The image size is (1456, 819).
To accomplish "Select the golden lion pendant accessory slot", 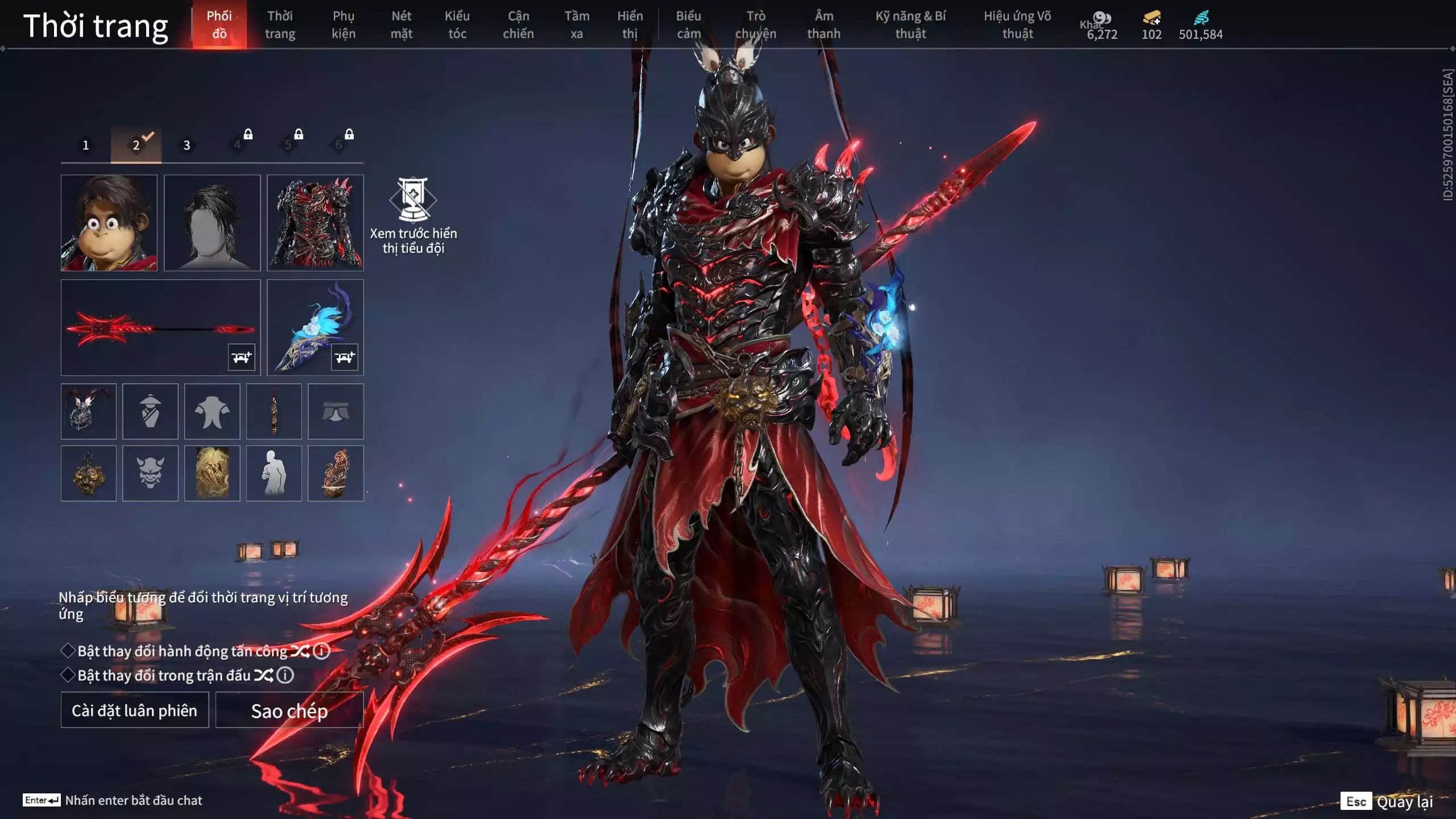I will [89, 473].
